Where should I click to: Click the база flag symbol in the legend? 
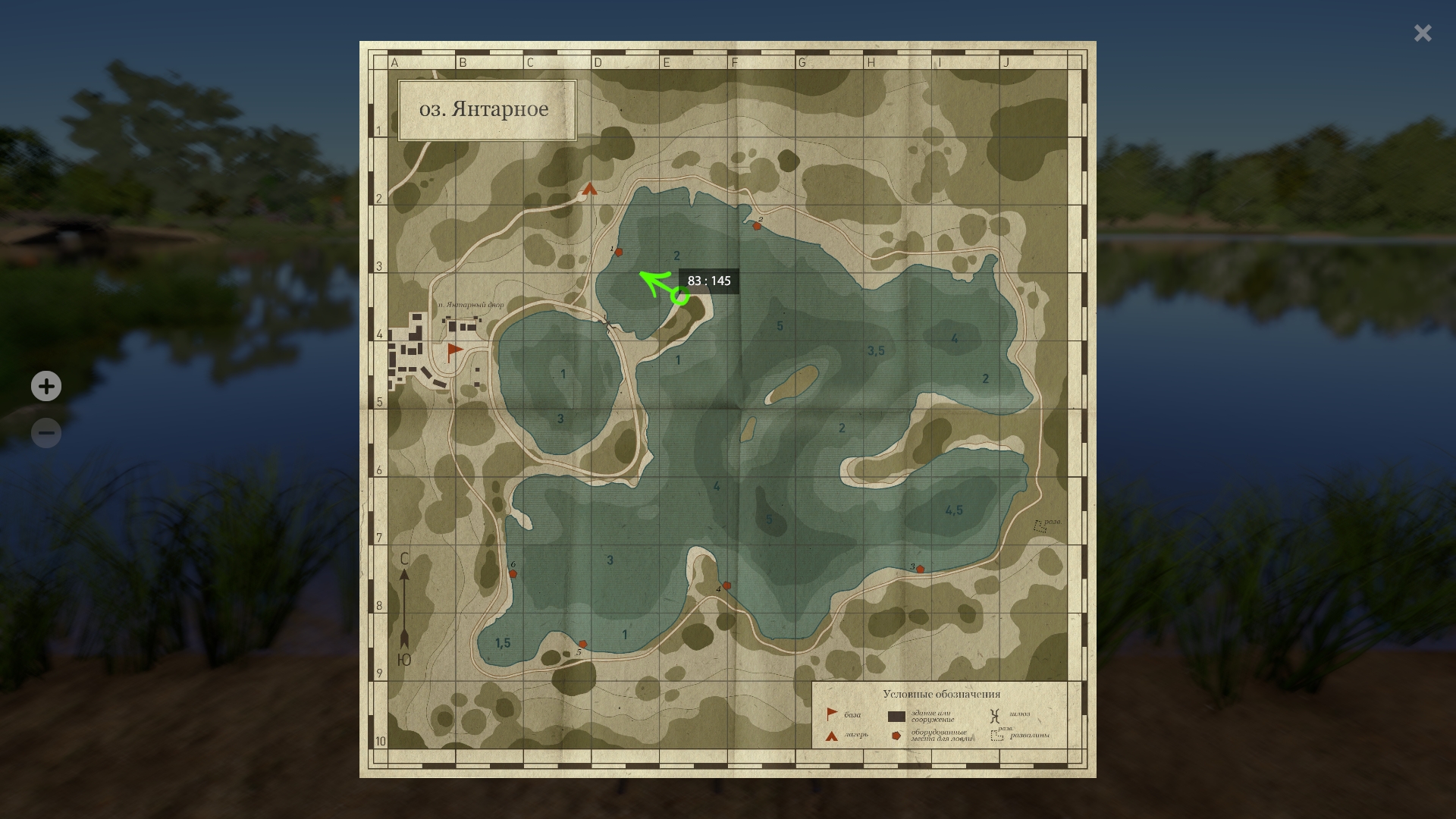pos(832,714)
